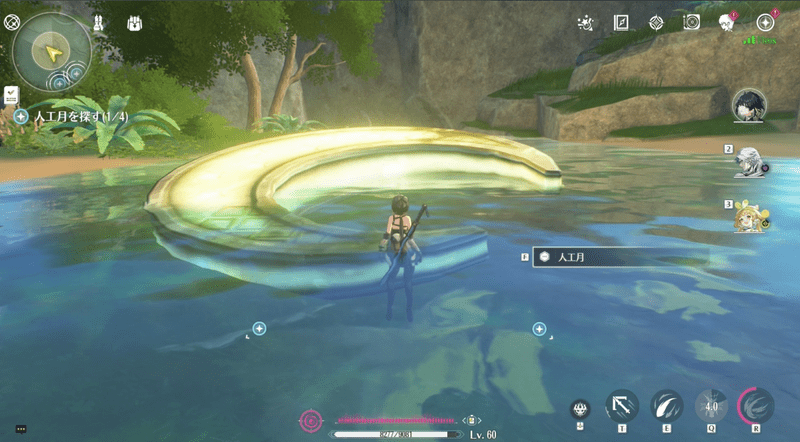Screen dimensions: 800x442
Task: Trigger the ability on 4.0 cooldown
Action: pyautogui.click(x=711, y=405)
